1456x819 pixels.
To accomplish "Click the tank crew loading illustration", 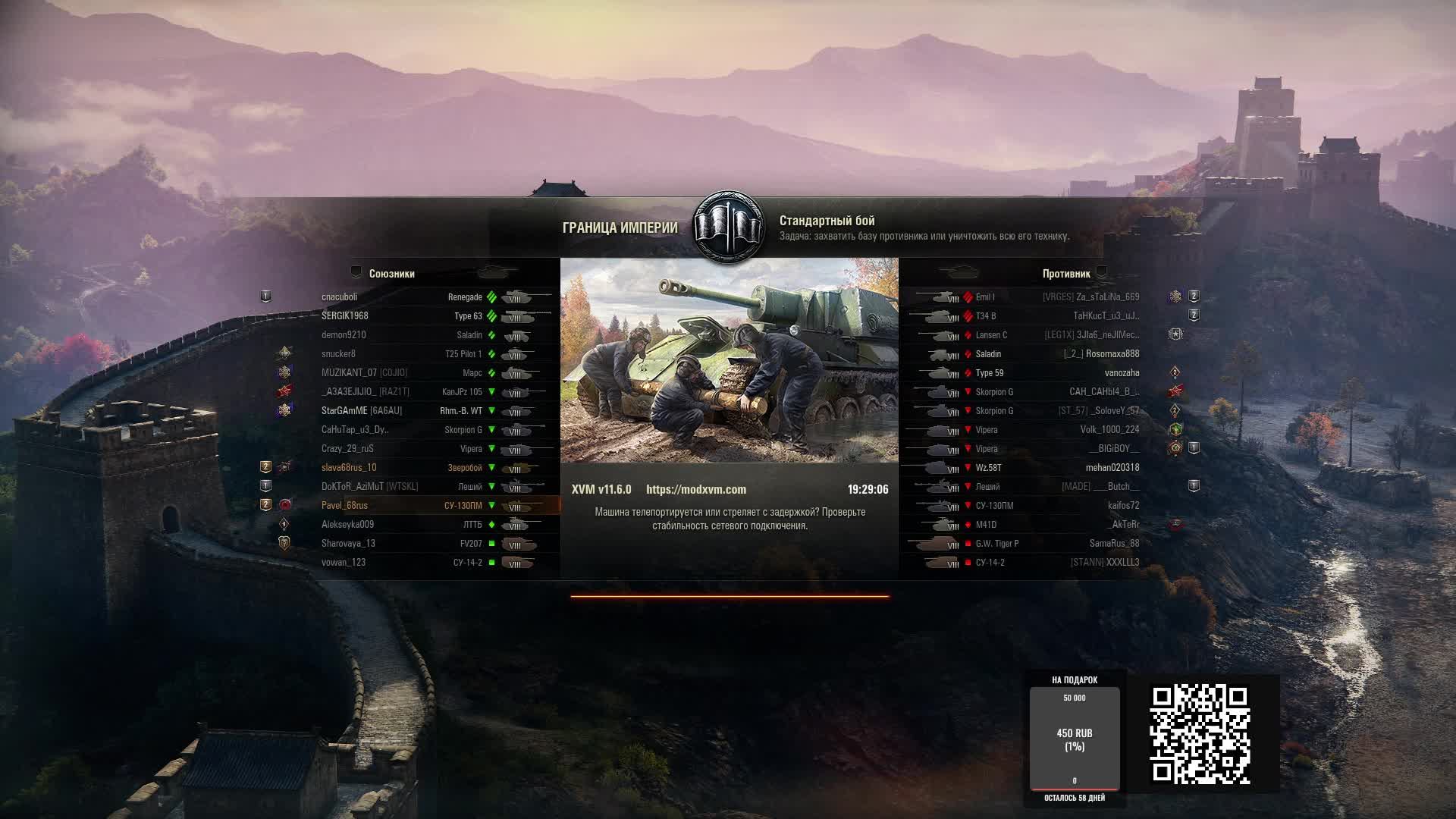I will click(729, 360).
